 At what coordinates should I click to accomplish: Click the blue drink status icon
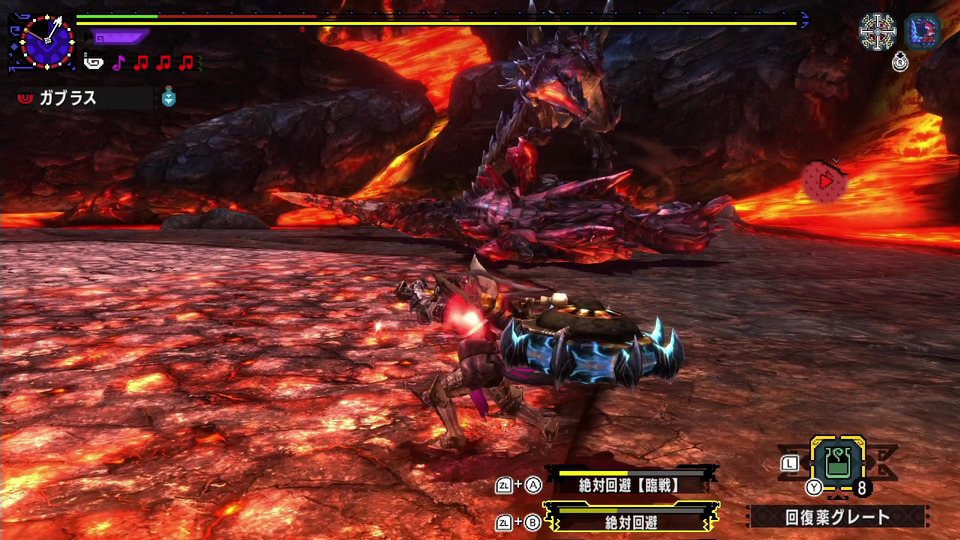tap(170, 97)
